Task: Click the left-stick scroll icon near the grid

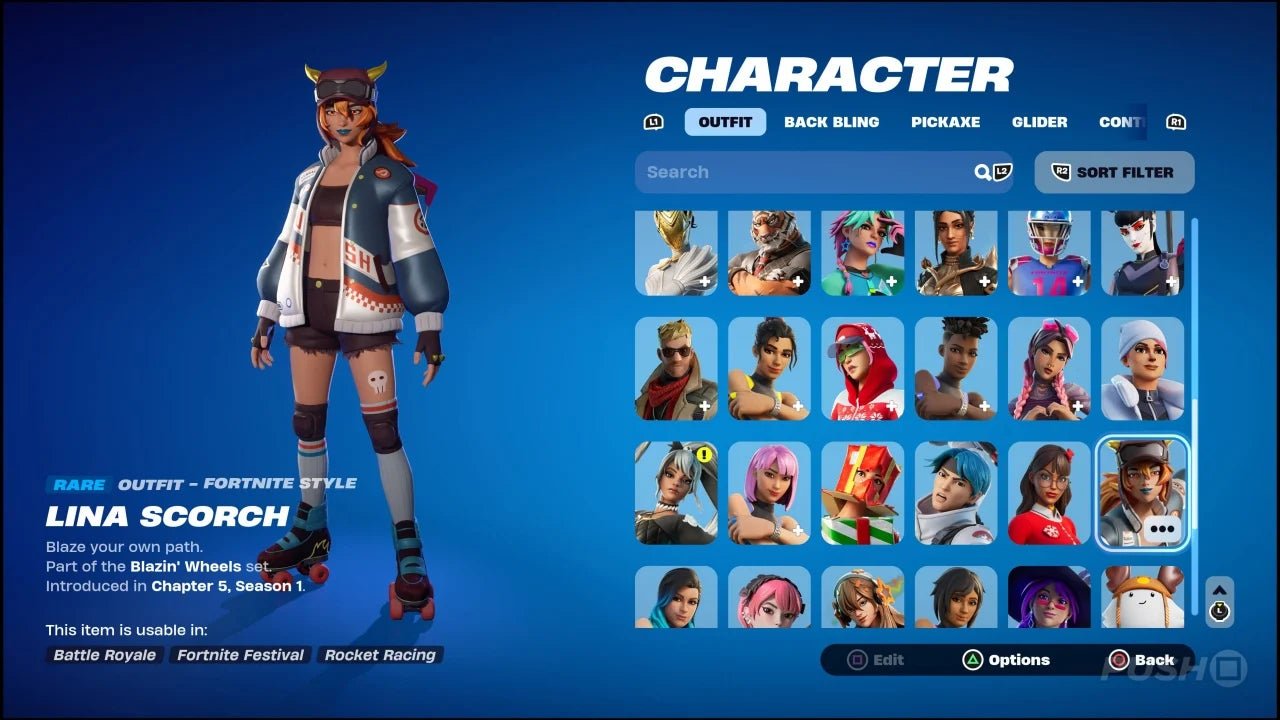Action: point(1219,612)
